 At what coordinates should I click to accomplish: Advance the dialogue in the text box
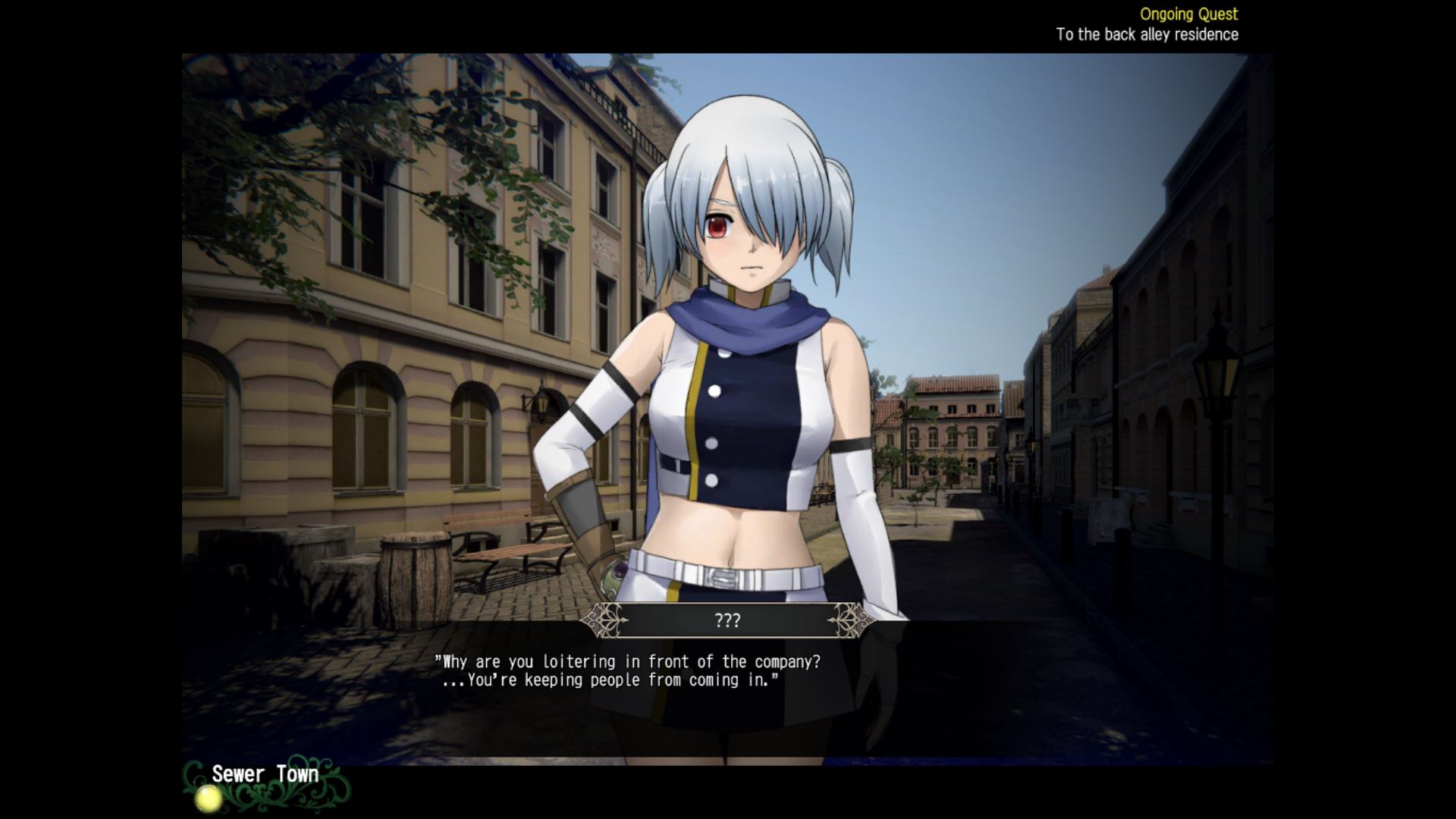[x=626, y=671]
